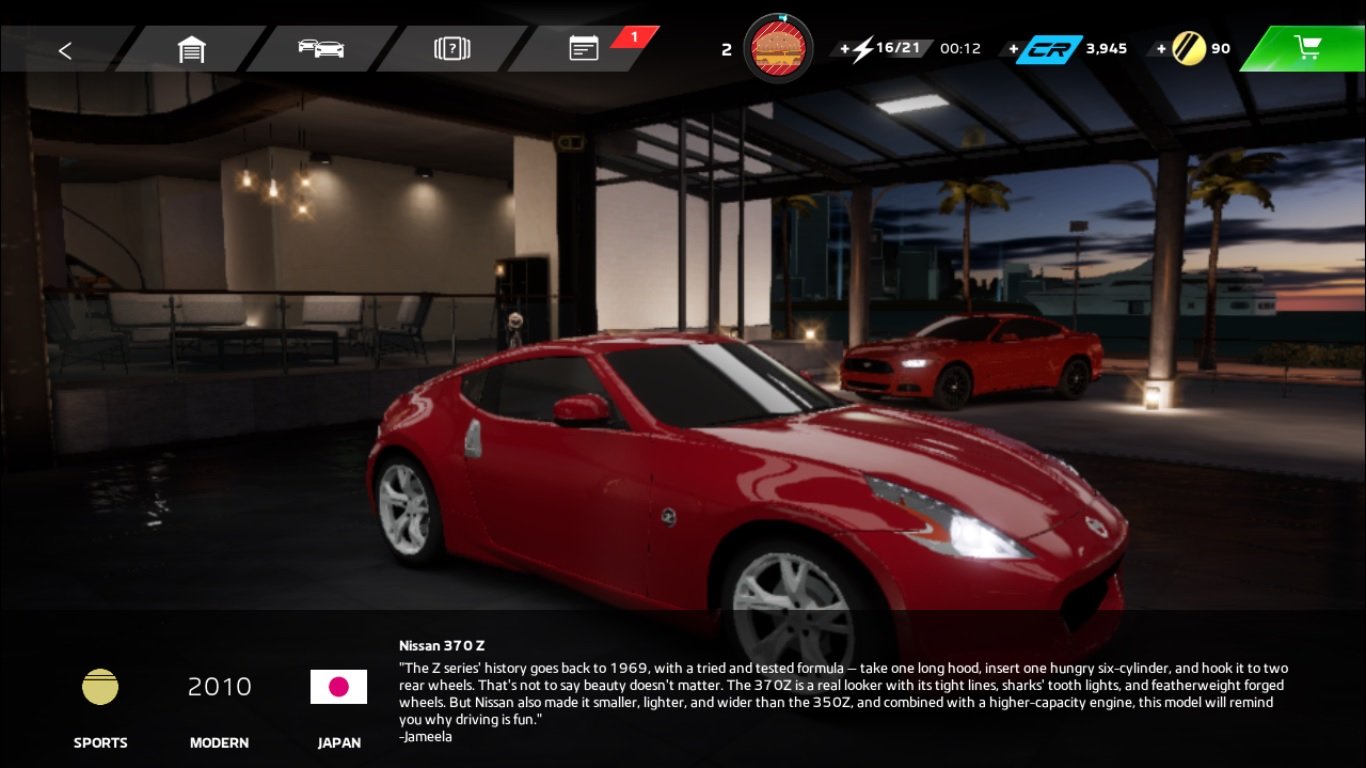Open the garage tab
Viewport: 1366px width, 768px height.
pos(191,49)
